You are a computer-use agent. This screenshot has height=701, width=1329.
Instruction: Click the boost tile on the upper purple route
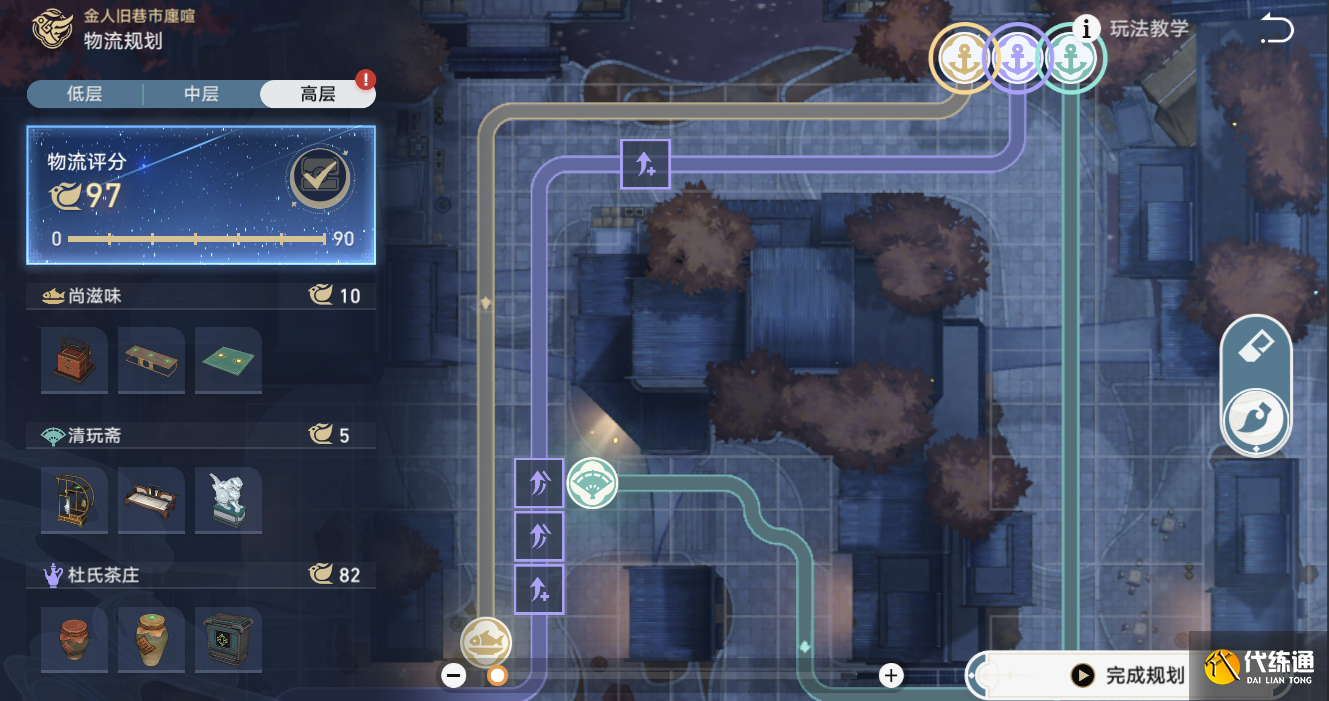pyautogui.click(x=645, y=164)
